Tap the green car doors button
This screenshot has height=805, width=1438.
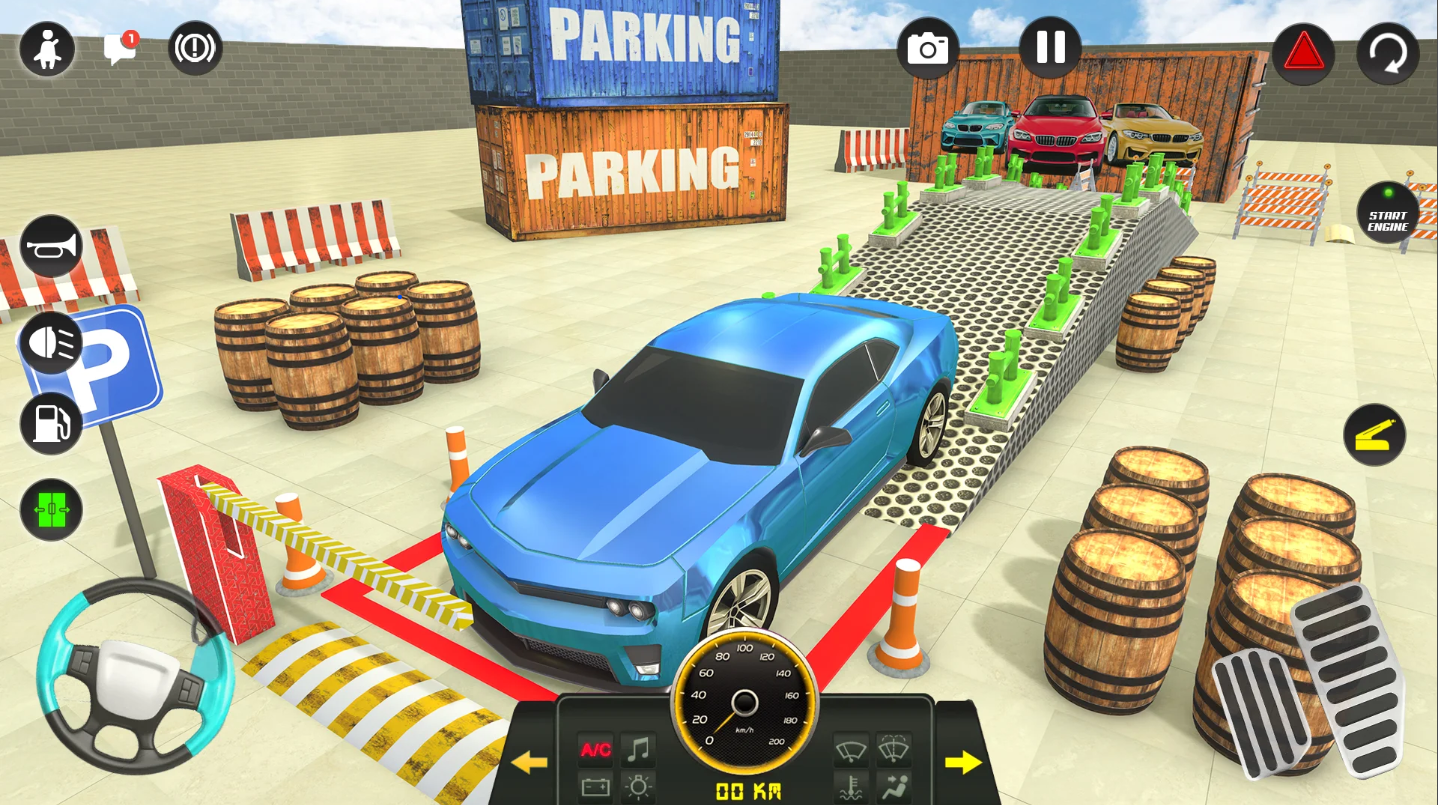pos(51,509)
